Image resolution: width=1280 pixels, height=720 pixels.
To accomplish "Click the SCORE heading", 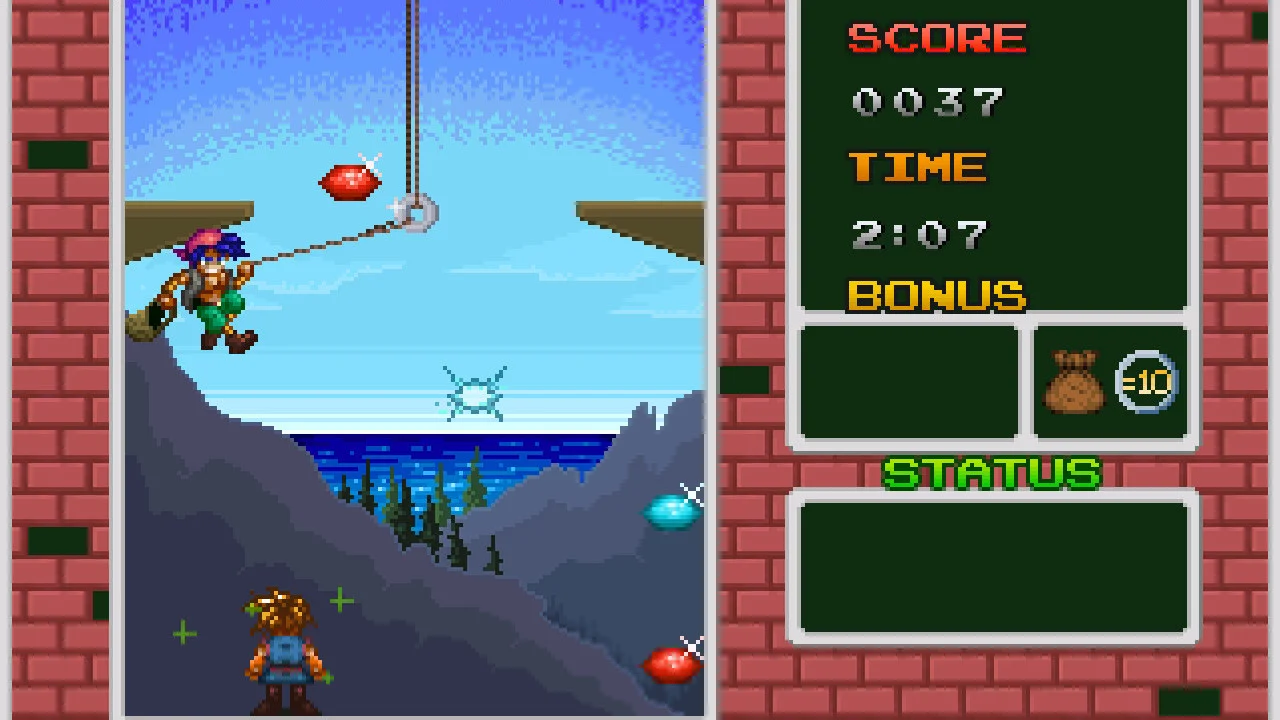I will tap(936, 38).
